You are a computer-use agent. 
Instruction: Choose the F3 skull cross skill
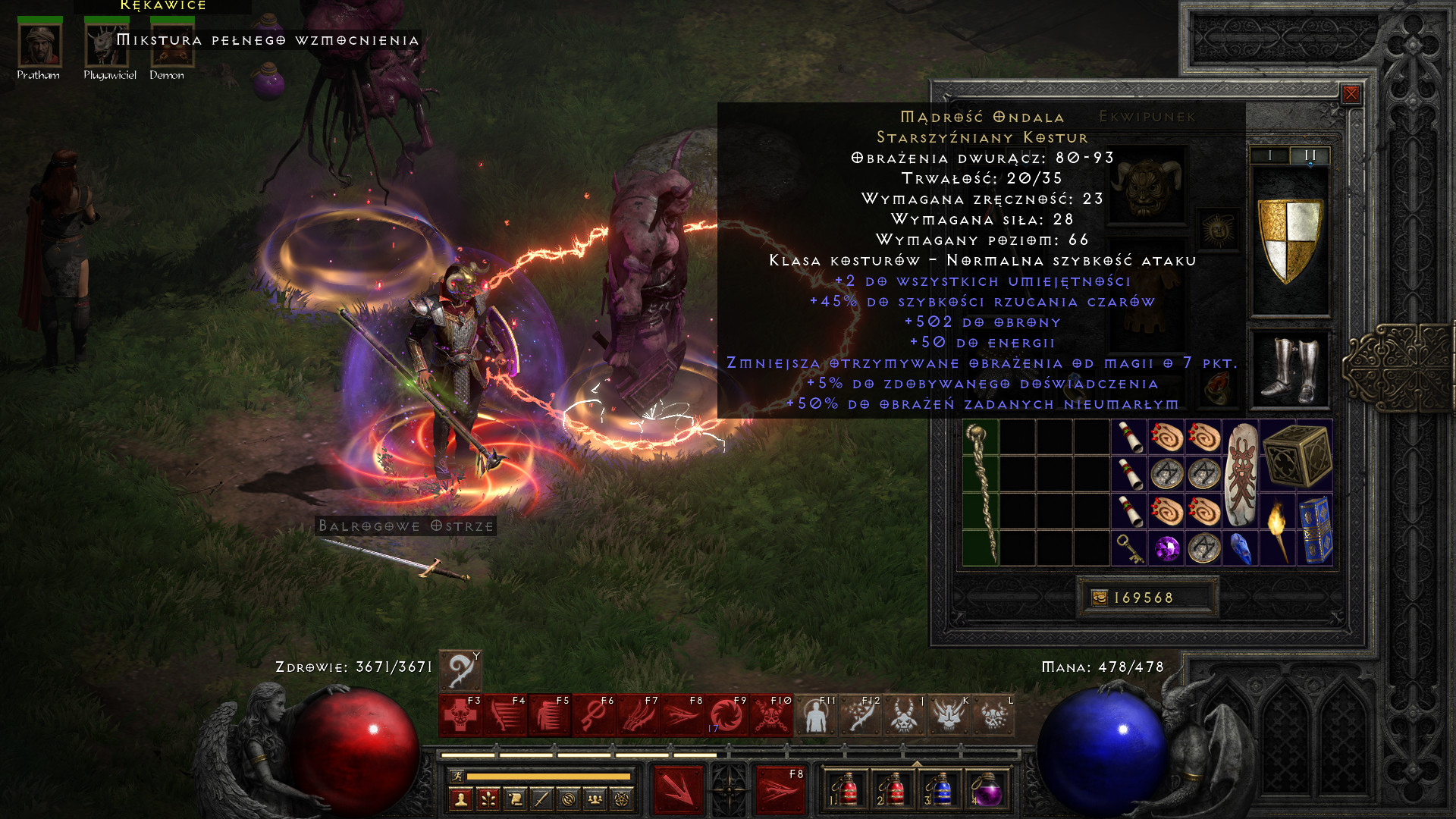click(x=460, y=715)
